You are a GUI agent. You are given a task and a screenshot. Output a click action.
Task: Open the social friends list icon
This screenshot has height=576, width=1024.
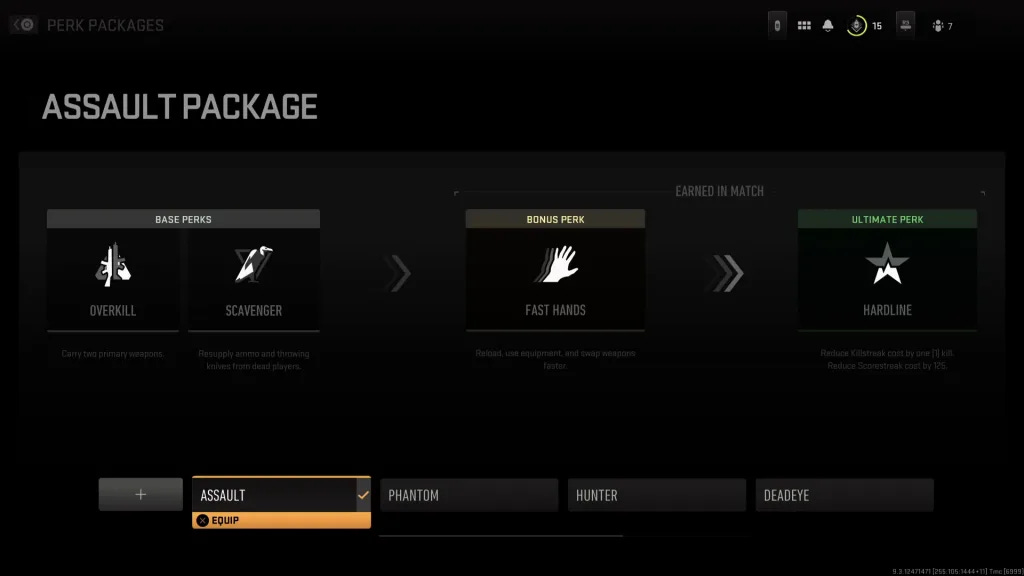[938, 26]
